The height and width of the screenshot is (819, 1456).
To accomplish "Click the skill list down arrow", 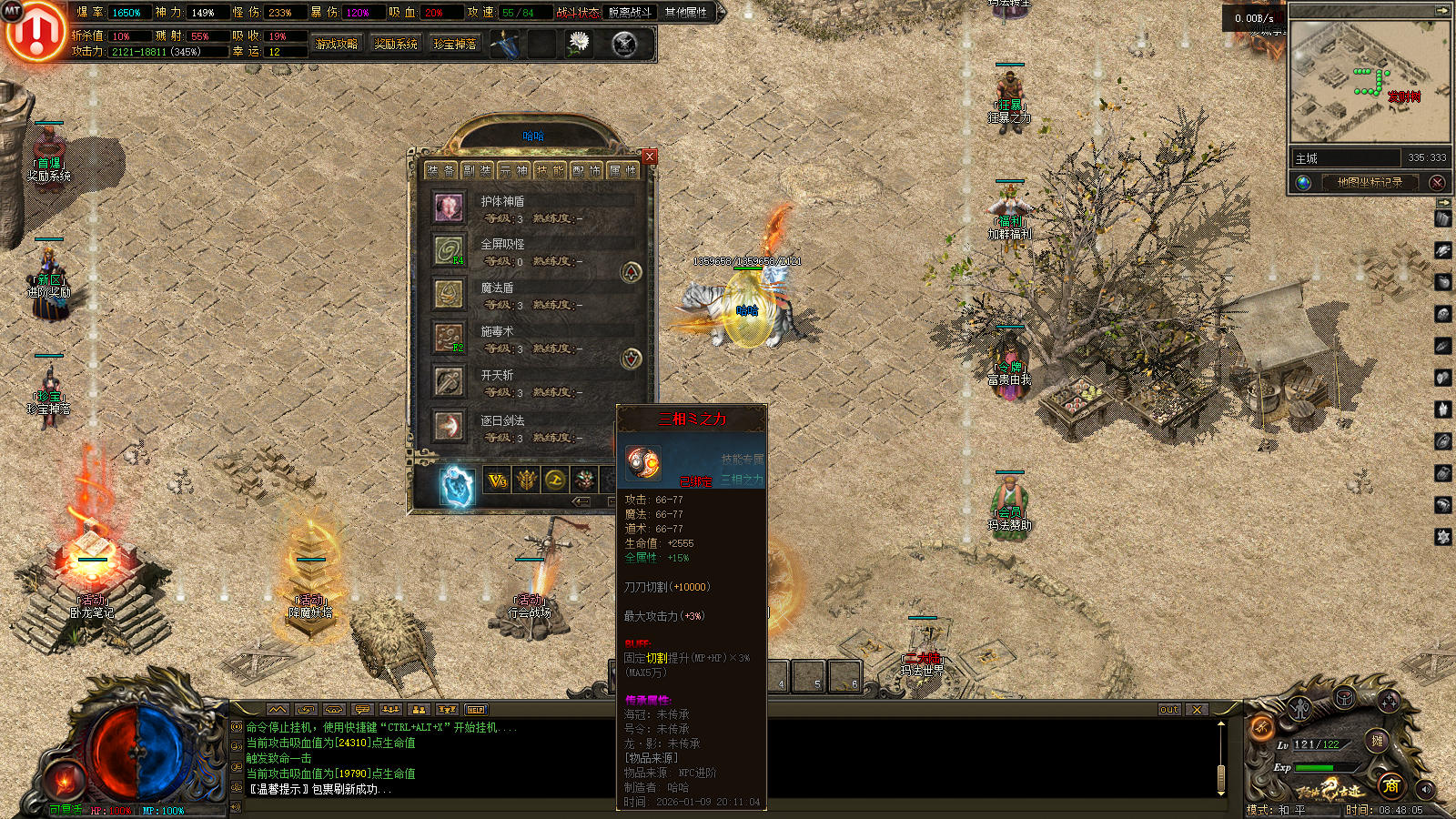I will point(631,359).
